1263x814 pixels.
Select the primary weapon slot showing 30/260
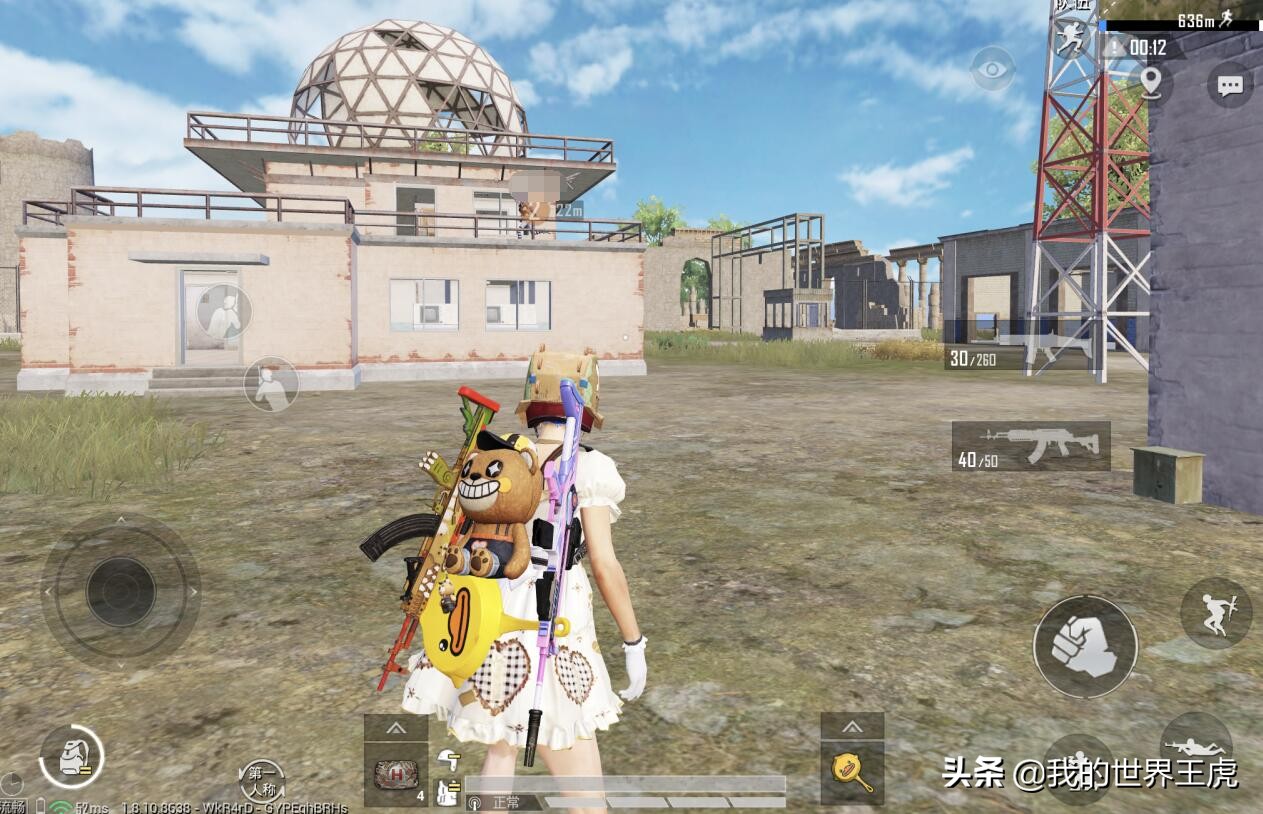pyautogui.click(x=1016, y=346)
